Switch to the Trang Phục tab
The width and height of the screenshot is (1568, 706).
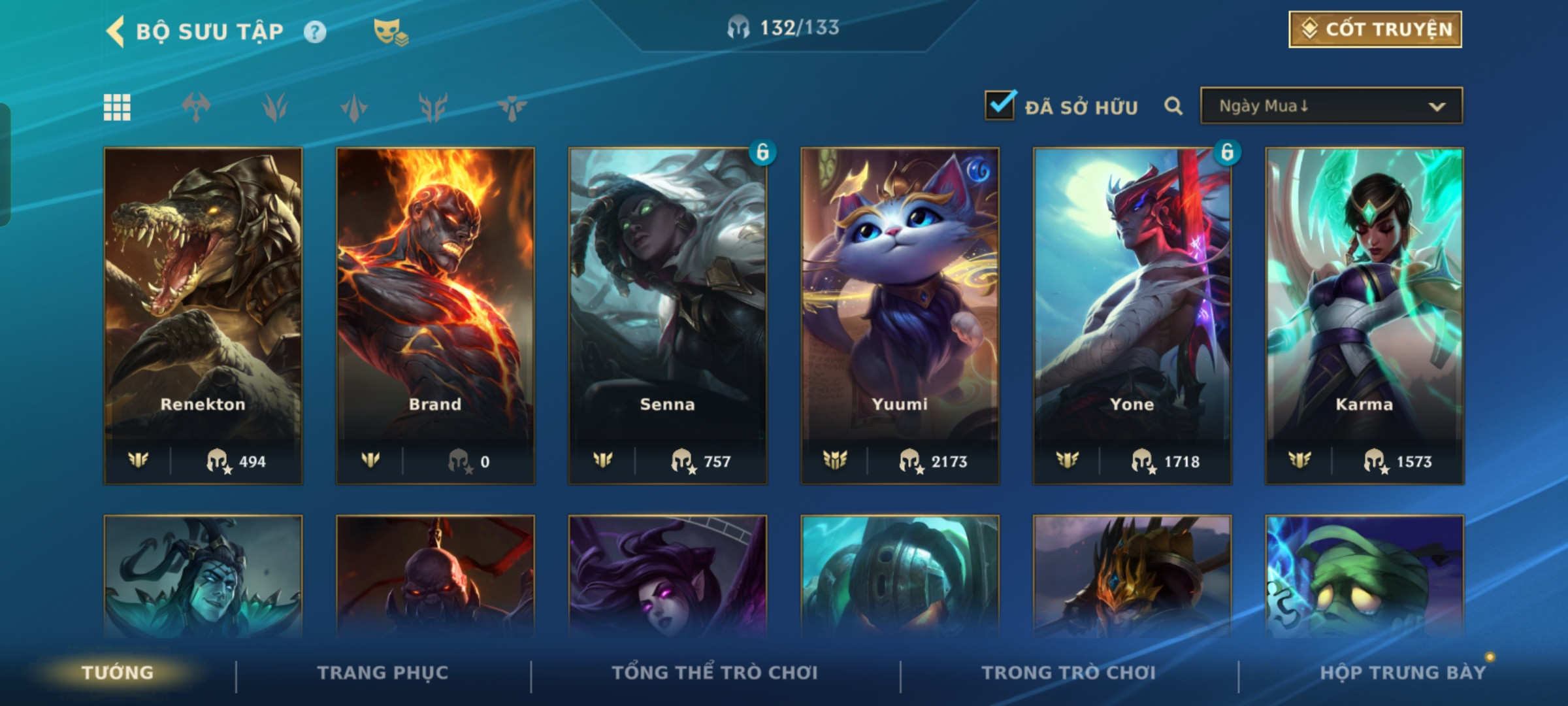click(x=383, y=673)
